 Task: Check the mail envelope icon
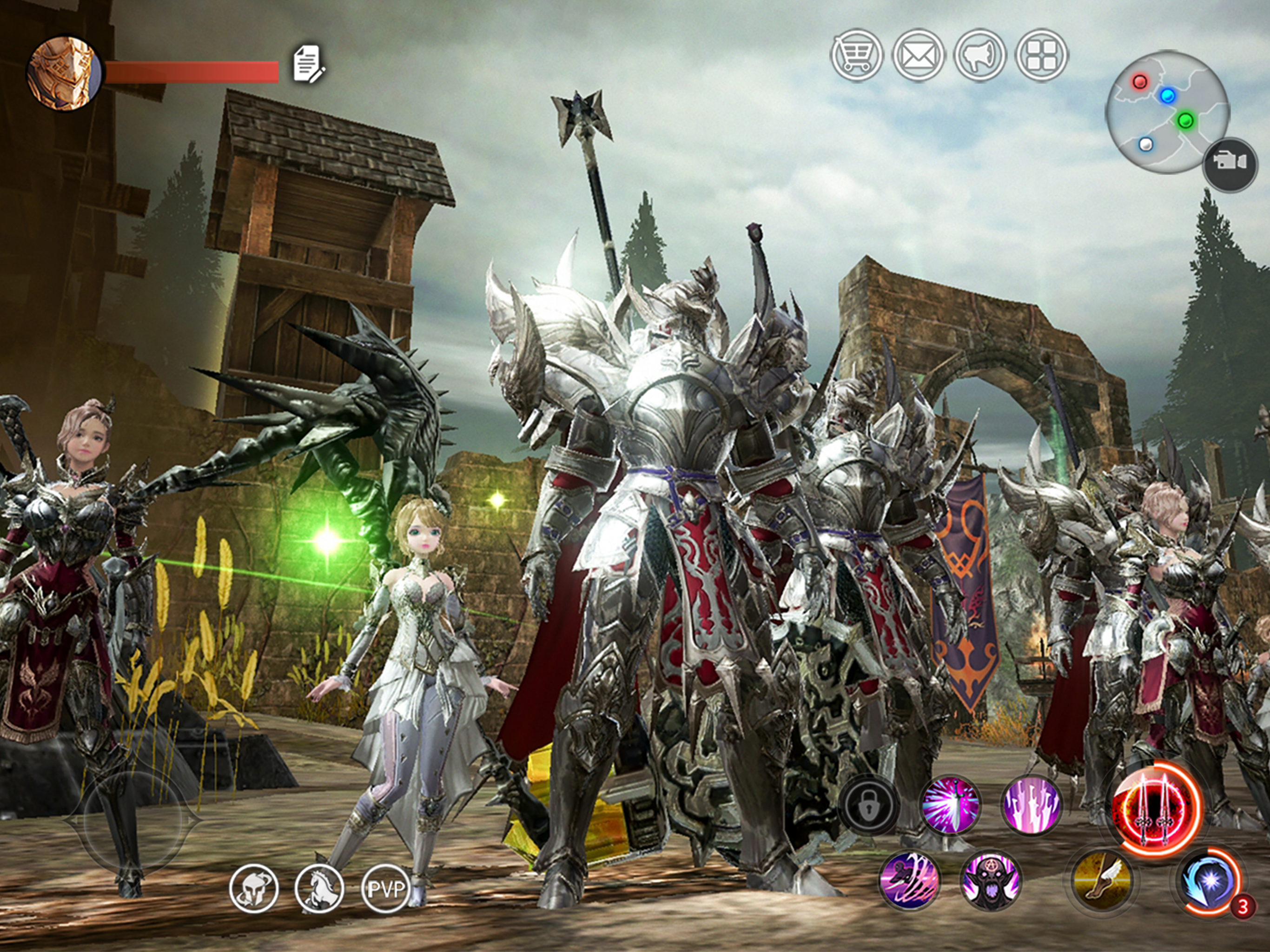(918, 55)
